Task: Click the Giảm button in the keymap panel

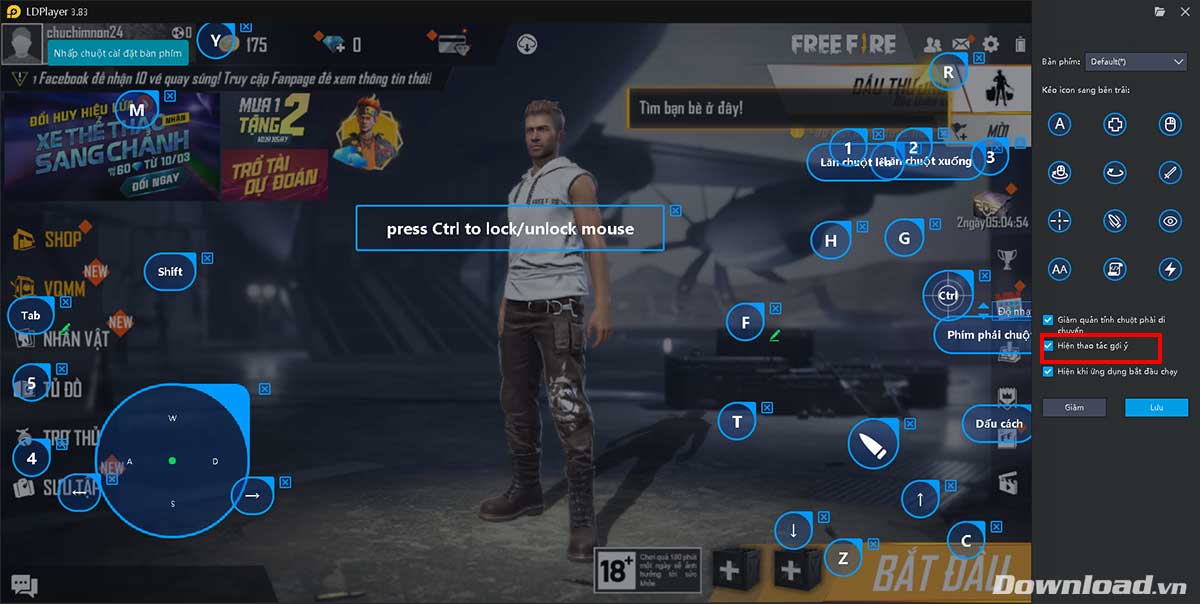Action: [x=1074, y=407]
